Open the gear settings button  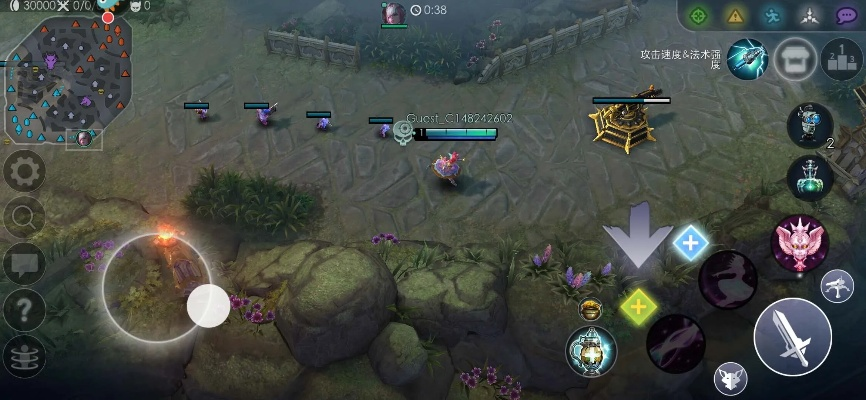click(x=24, y=172)
